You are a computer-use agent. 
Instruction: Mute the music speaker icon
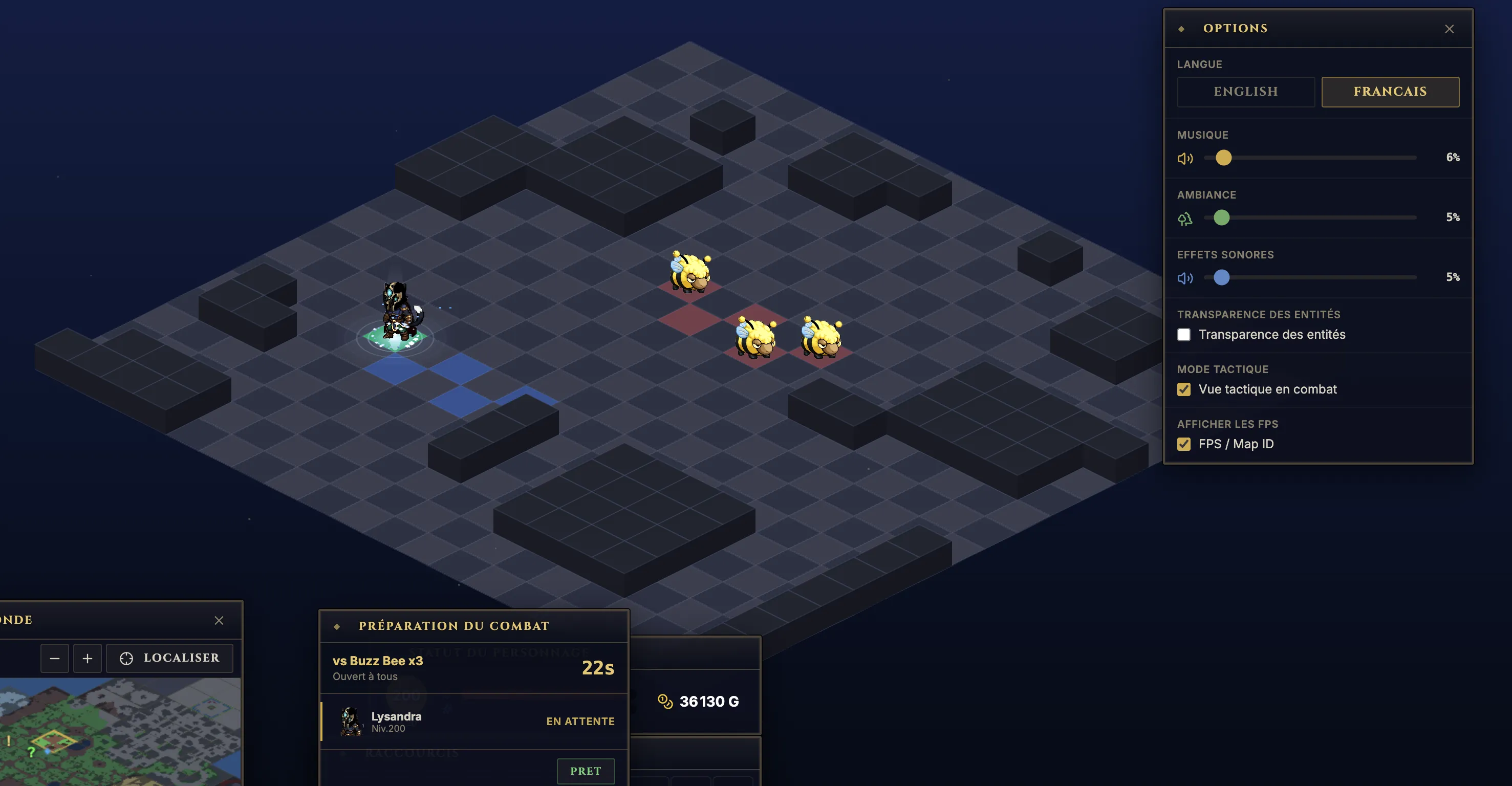click(1184, 159)
